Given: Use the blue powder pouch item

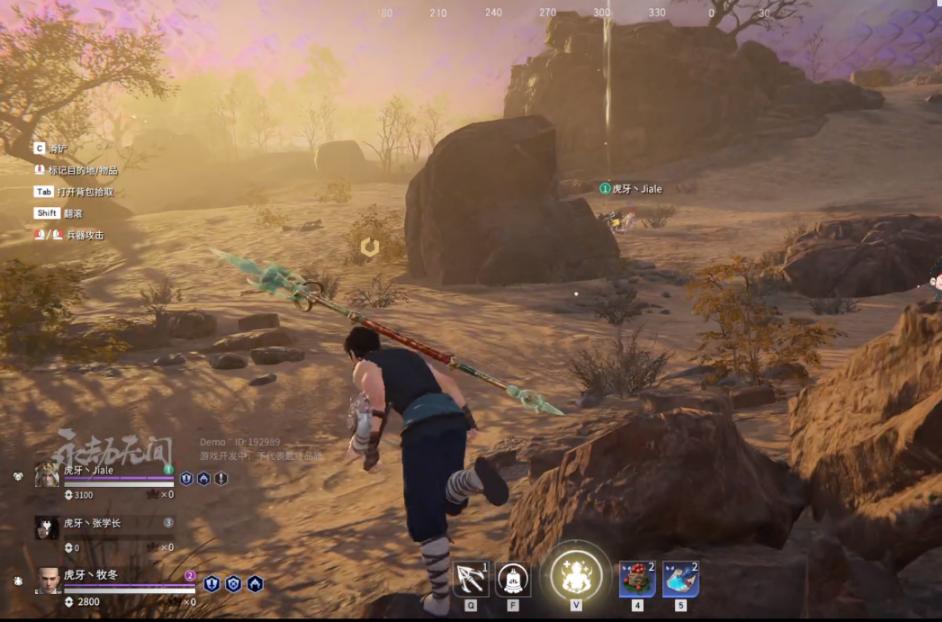Looking at the screenshot, I should pyautogui.click(x=680, y=577).
